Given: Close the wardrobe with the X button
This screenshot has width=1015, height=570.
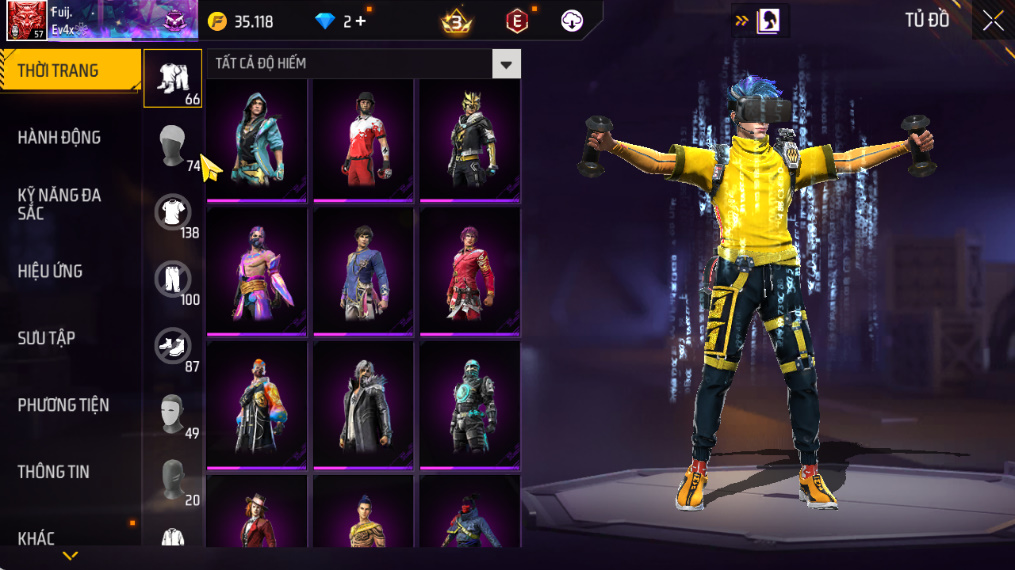Looking at the screenshot, I should point(992,21).
